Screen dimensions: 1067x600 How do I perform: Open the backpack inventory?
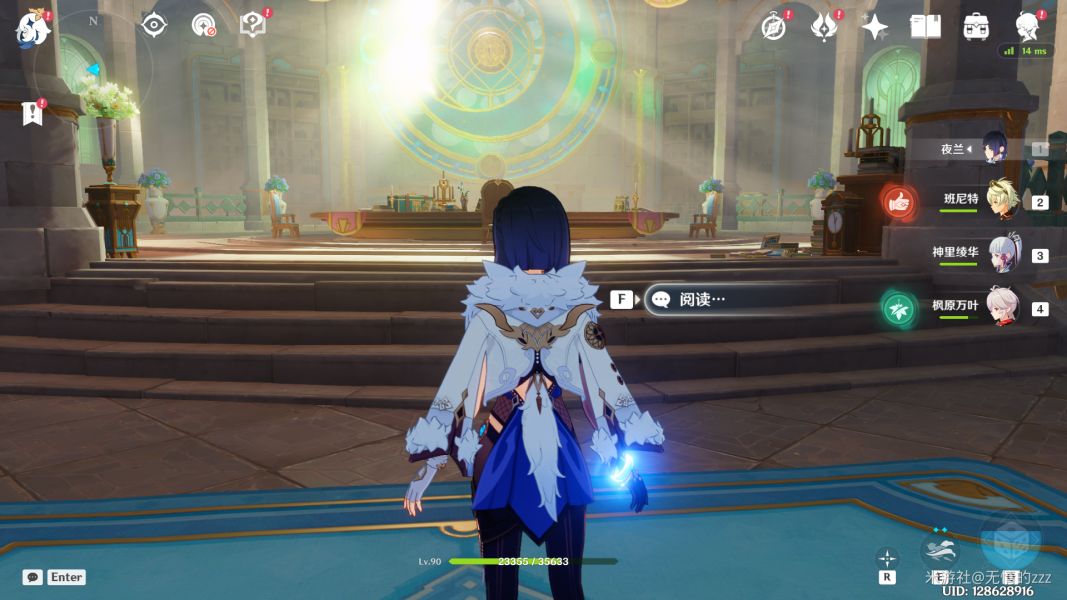[x=976, y=27]
